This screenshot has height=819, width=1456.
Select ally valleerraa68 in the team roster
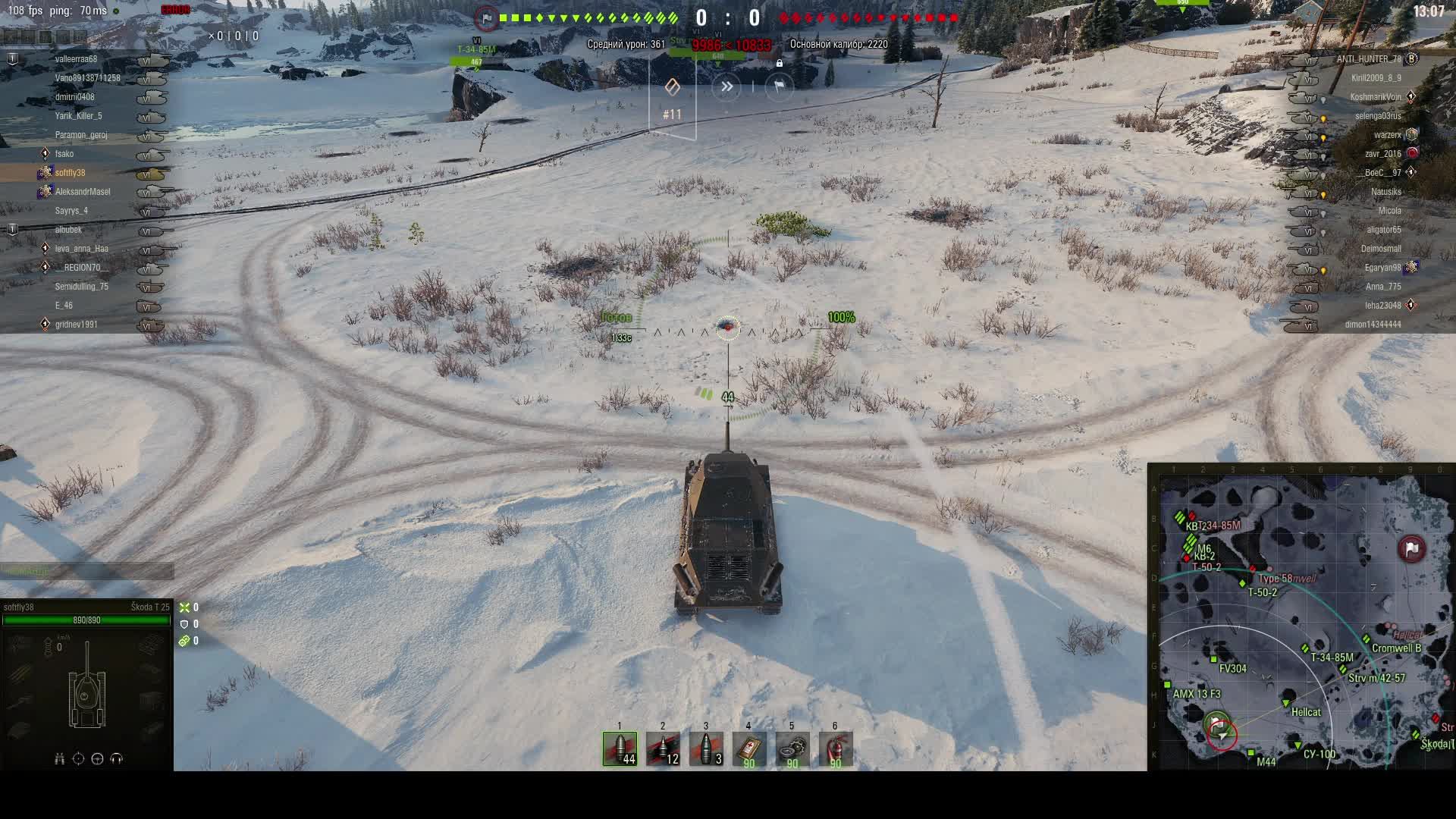(x=76, y=59)
